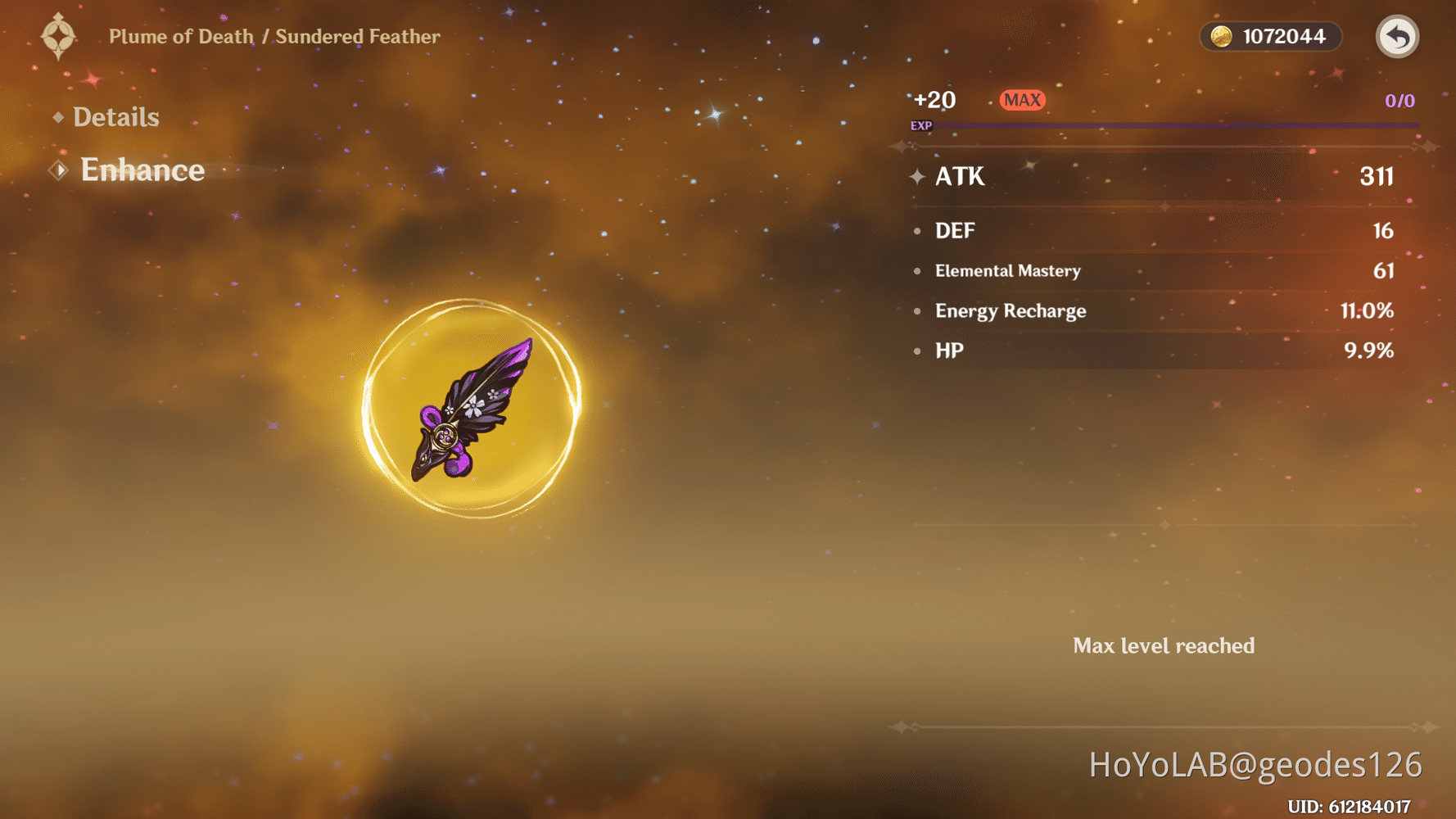Click the Max level reached message
The height and width of the screenshot is (819, 1456).
1163,646
